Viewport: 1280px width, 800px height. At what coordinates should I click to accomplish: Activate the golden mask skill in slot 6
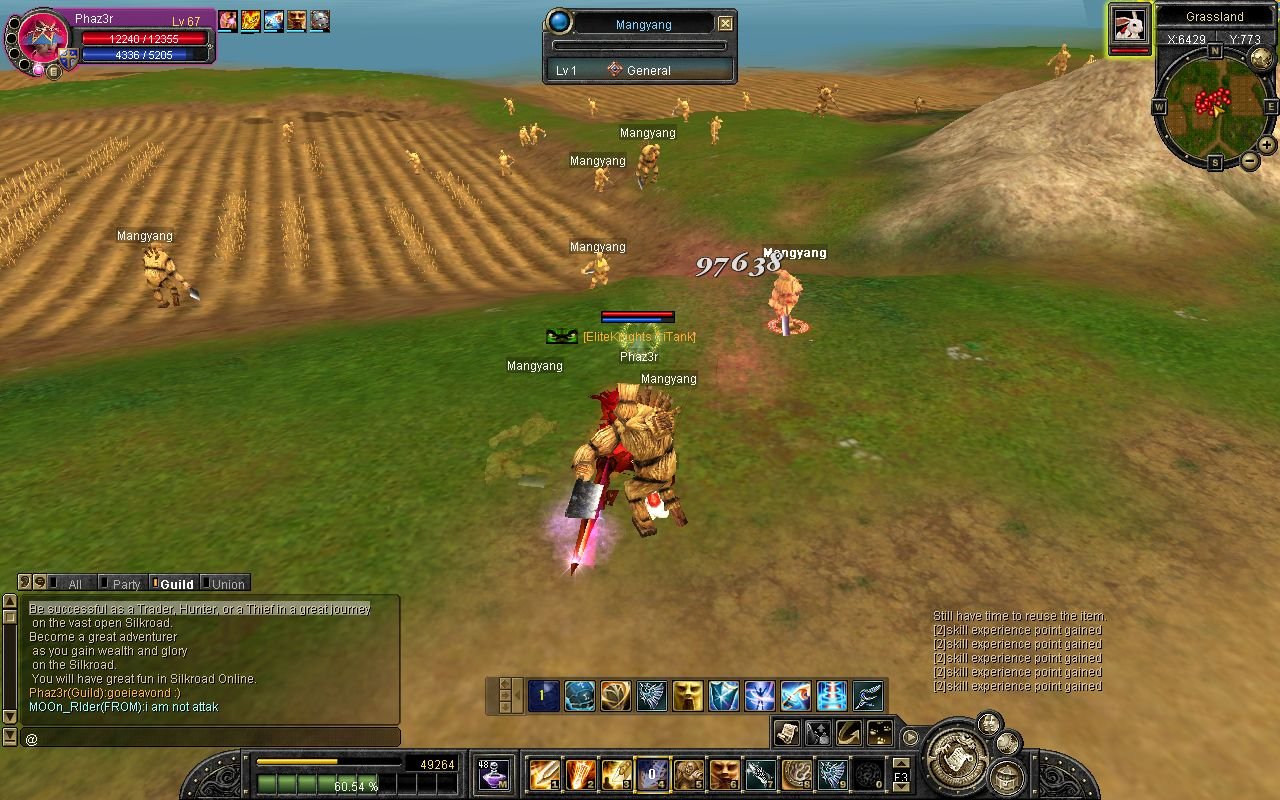(724, 774)
